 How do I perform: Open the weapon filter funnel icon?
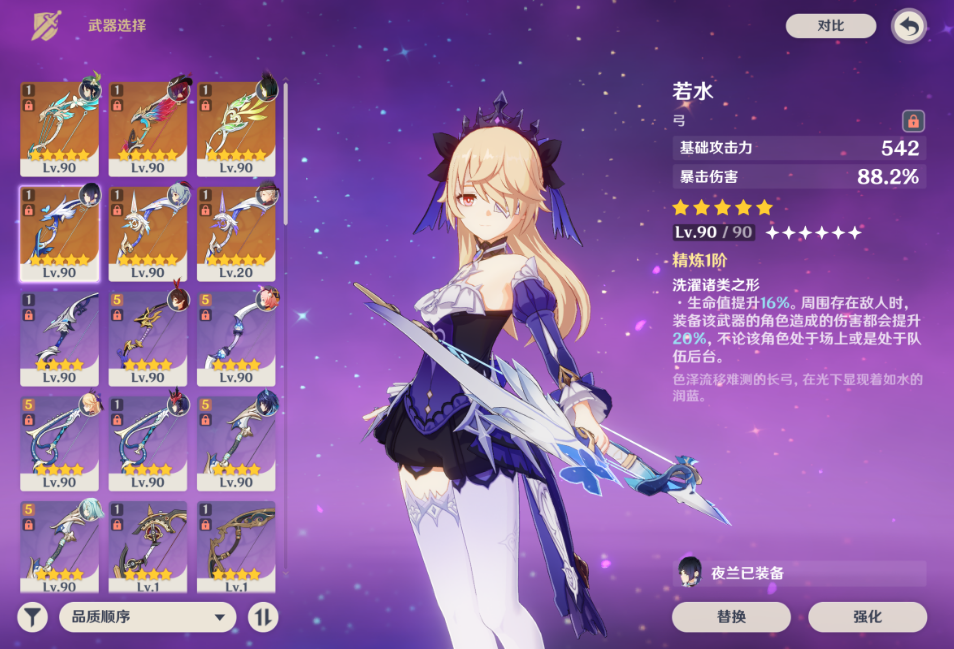tap(33, 616)
